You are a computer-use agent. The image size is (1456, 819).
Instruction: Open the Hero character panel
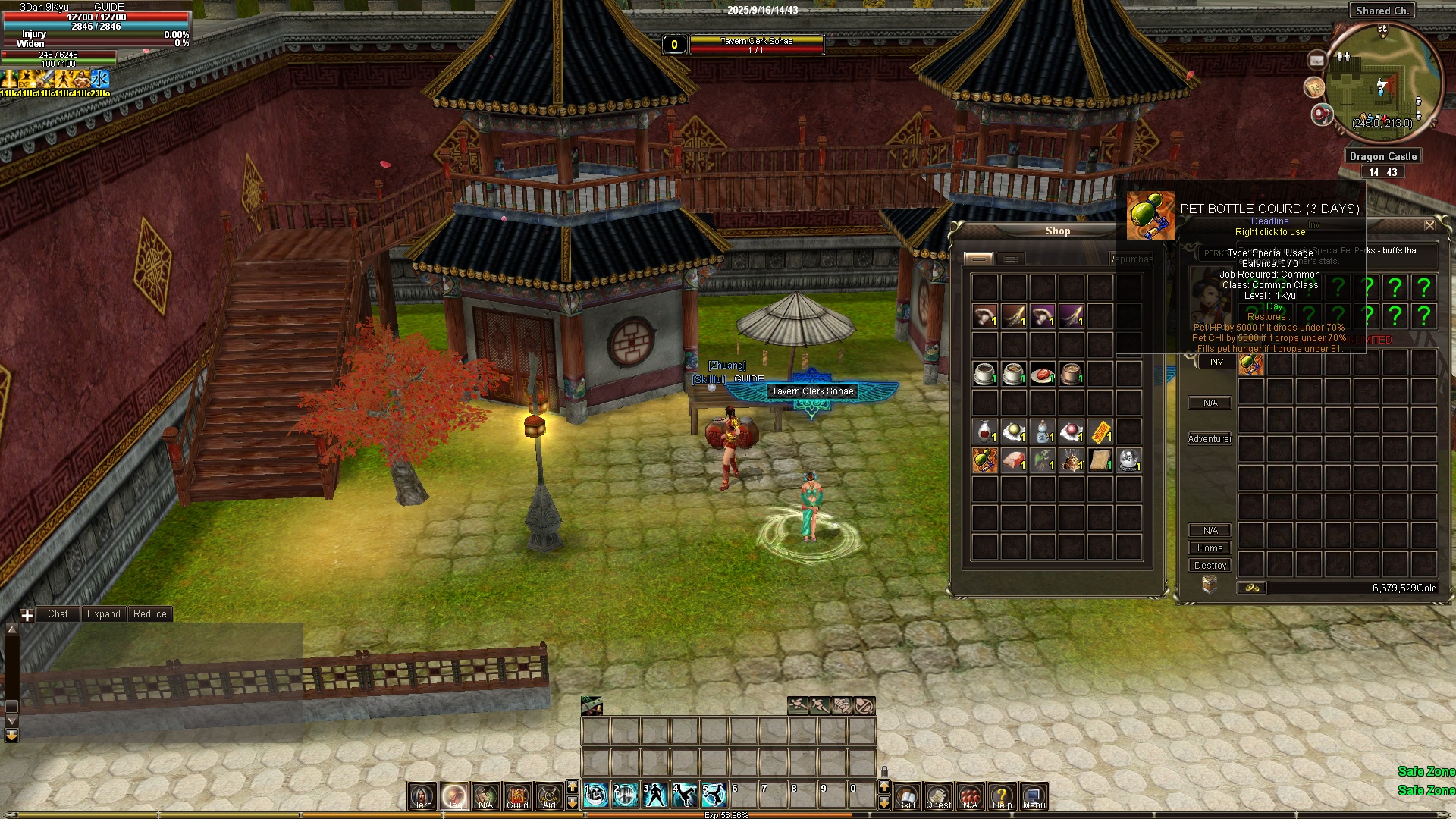point(422,795)
